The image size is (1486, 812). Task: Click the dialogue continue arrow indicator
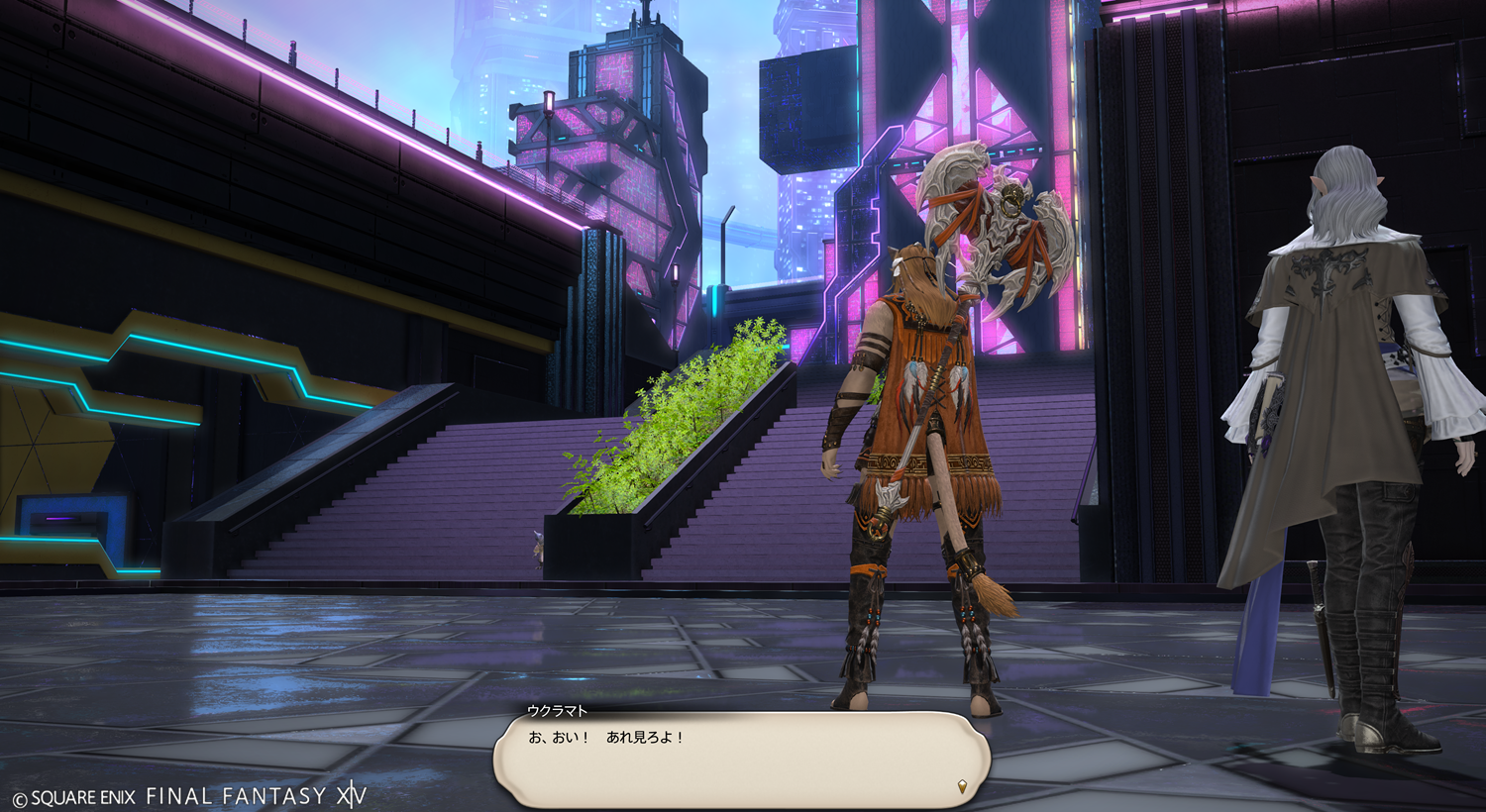click(x=962, y=787)
